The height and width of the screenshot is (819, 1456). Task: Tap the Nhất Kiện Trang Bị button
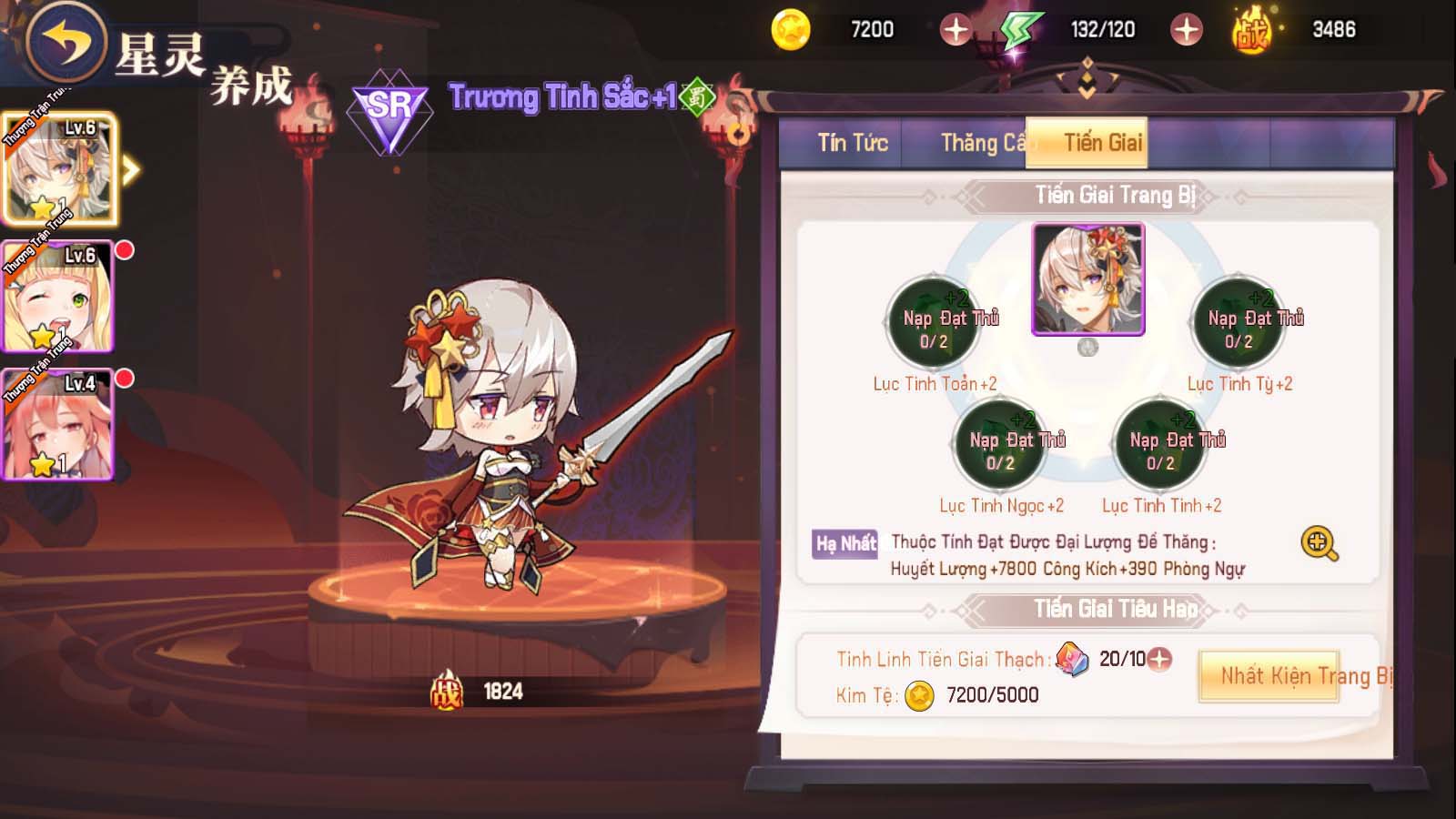1269,676
